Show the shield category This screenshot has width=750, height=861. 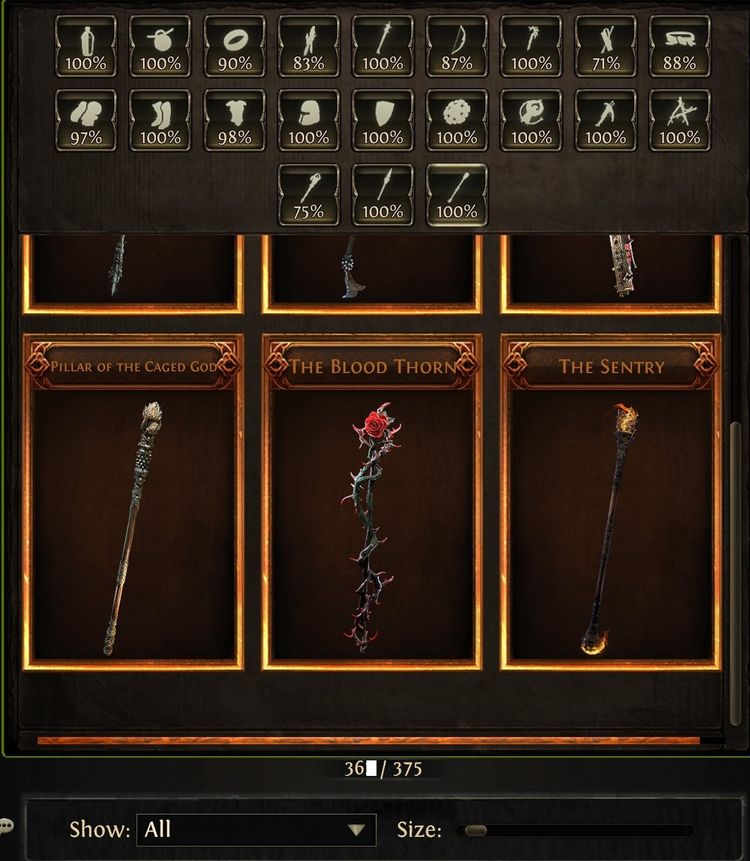(x=383, y=120)
